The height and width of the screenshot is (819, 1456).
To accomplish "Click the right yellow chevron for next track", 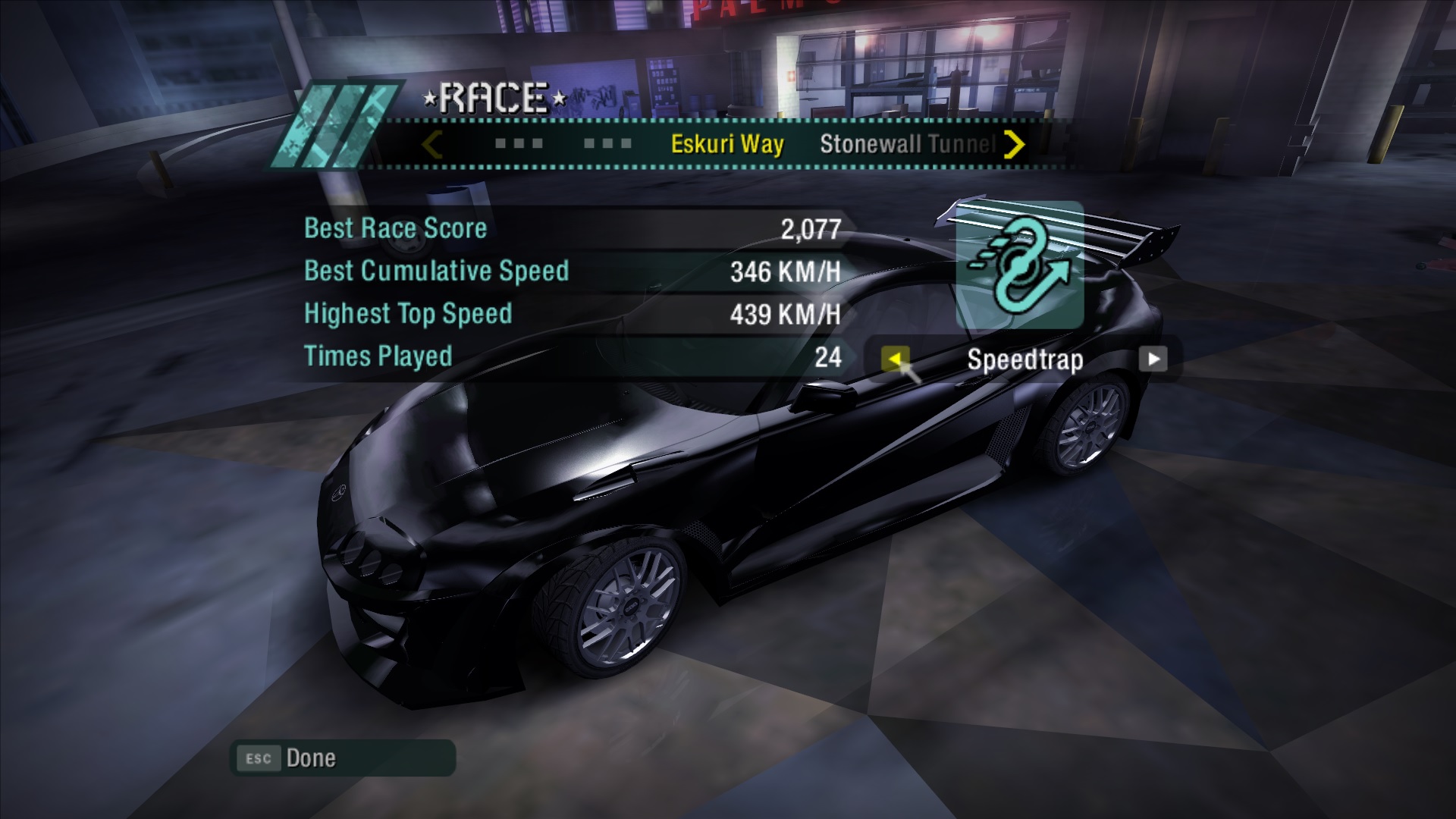I will pos(1014,144).
